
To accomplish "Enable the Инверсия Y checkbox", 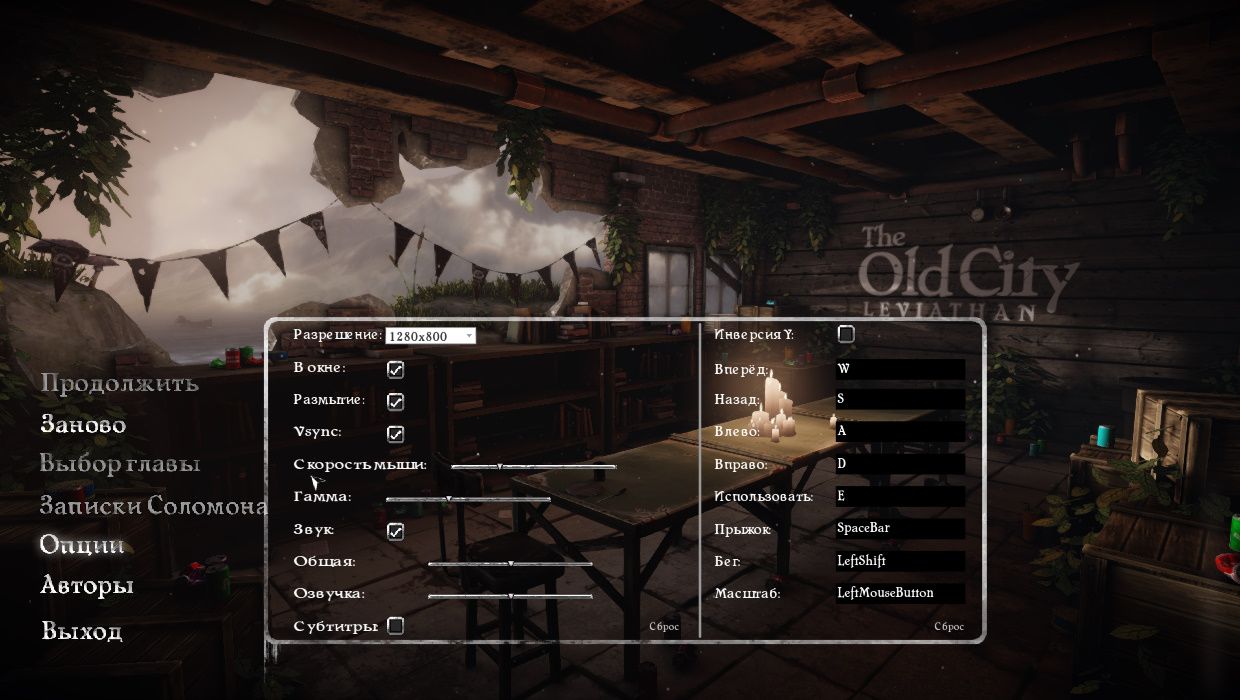I will point(846,334).
